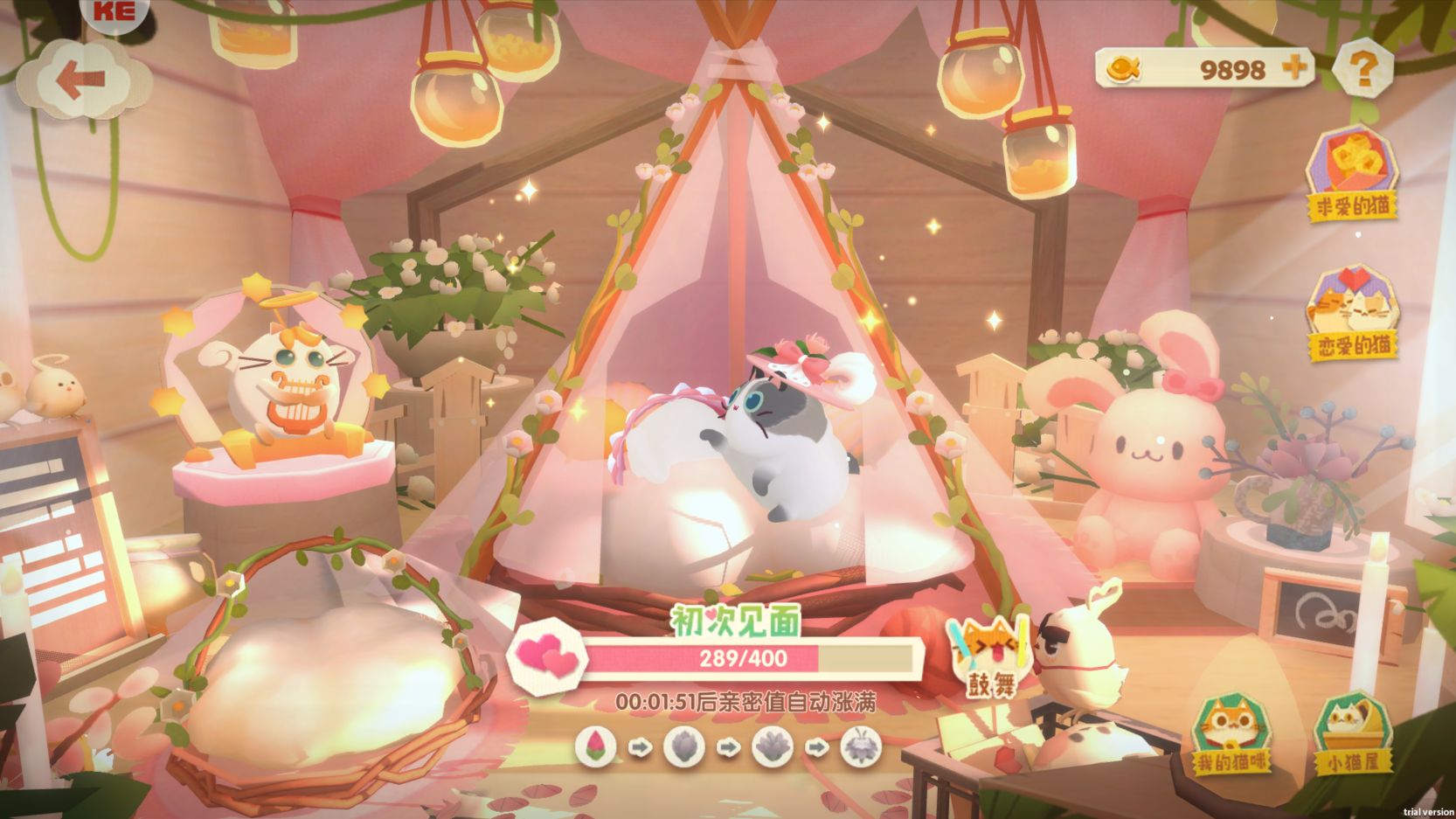Select the pink rosebud stage icon
The image size is (1456, 819).
point(596,747)
